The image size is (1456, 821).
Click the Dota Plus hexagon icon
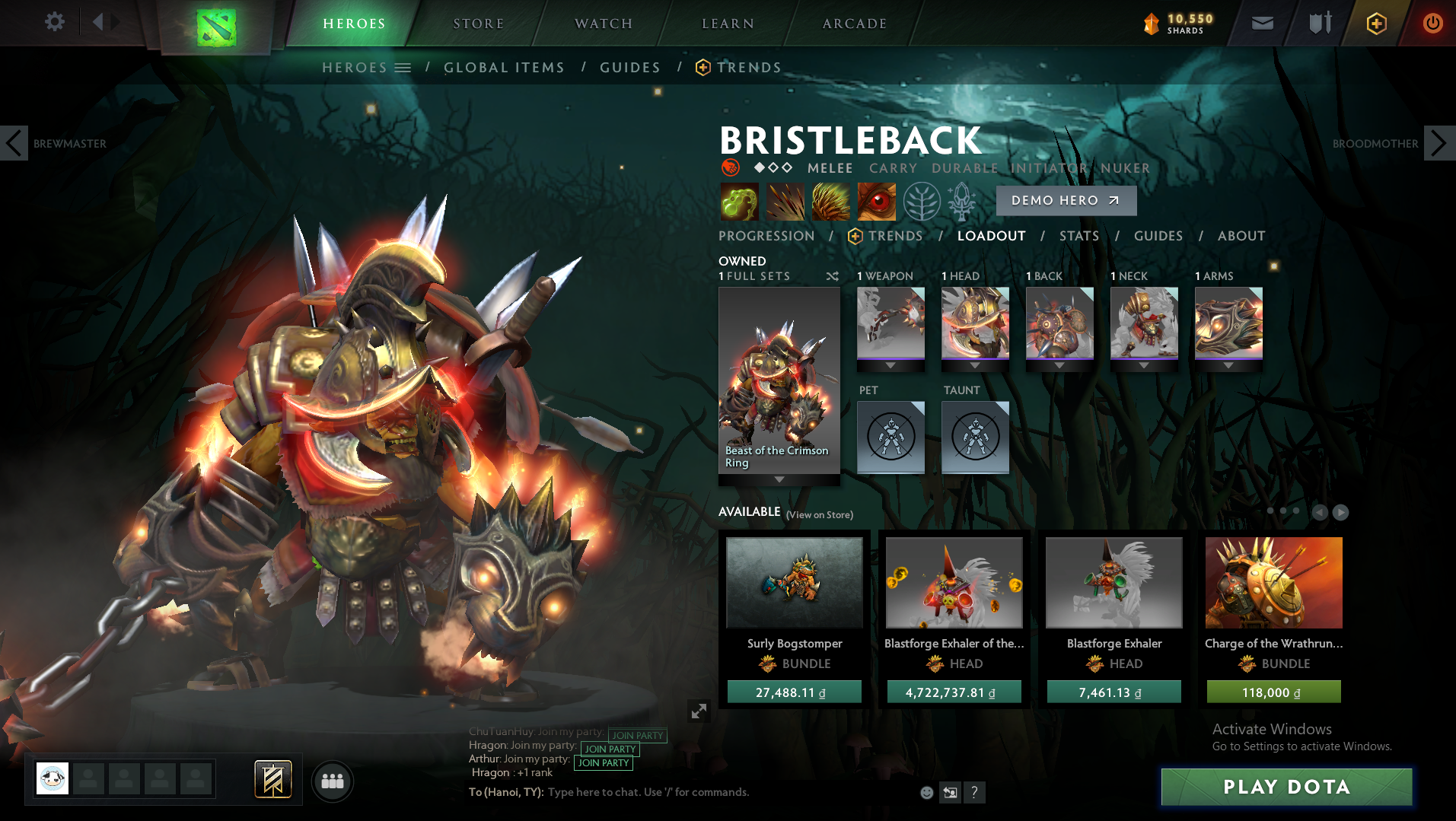(1378, 23)
